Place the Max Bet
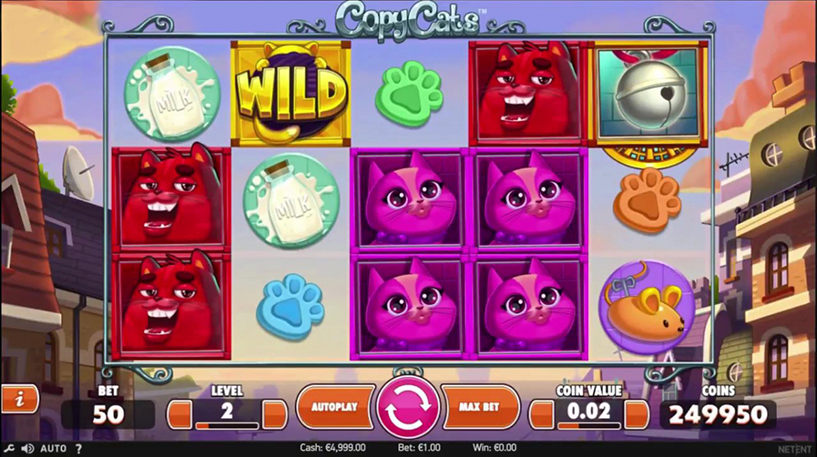The image size is (817, 457). 479,408
